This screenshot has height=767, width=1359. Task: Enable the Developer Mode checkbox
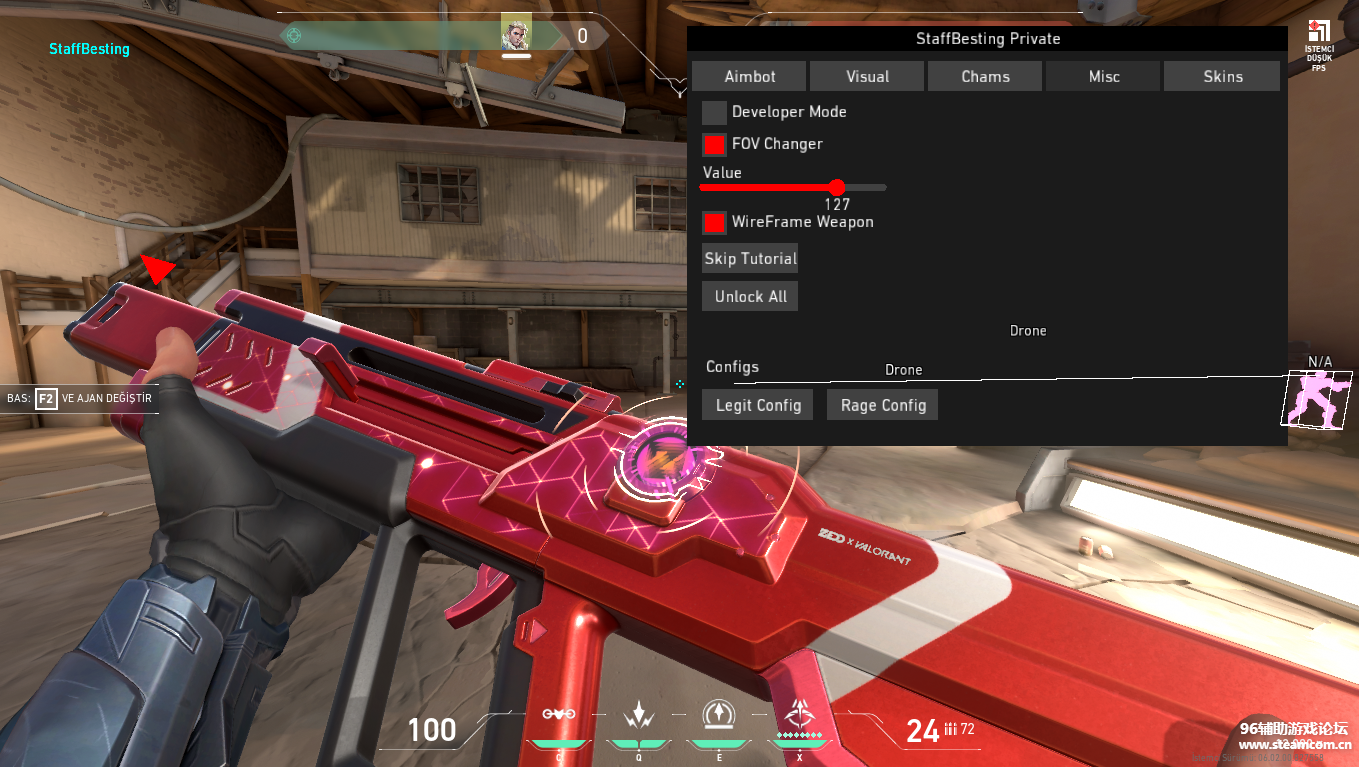point(714,112)
